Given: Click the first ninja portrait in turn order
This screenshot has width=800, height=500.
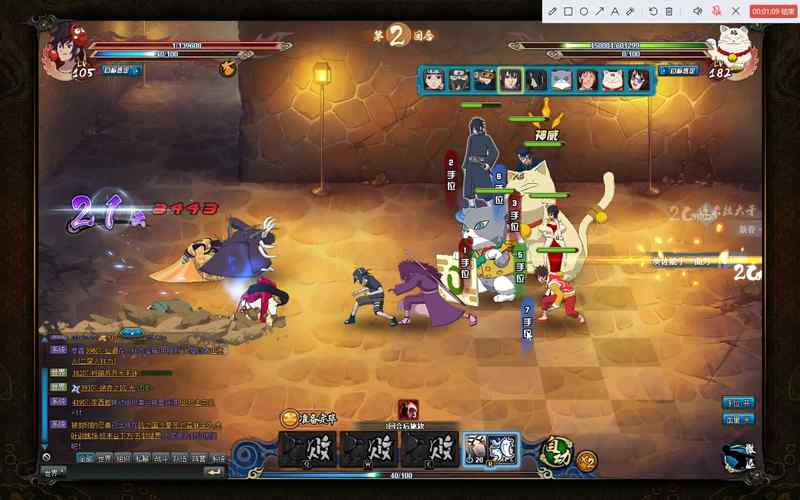Looking at the screenshot, I should tap(433, 79).
